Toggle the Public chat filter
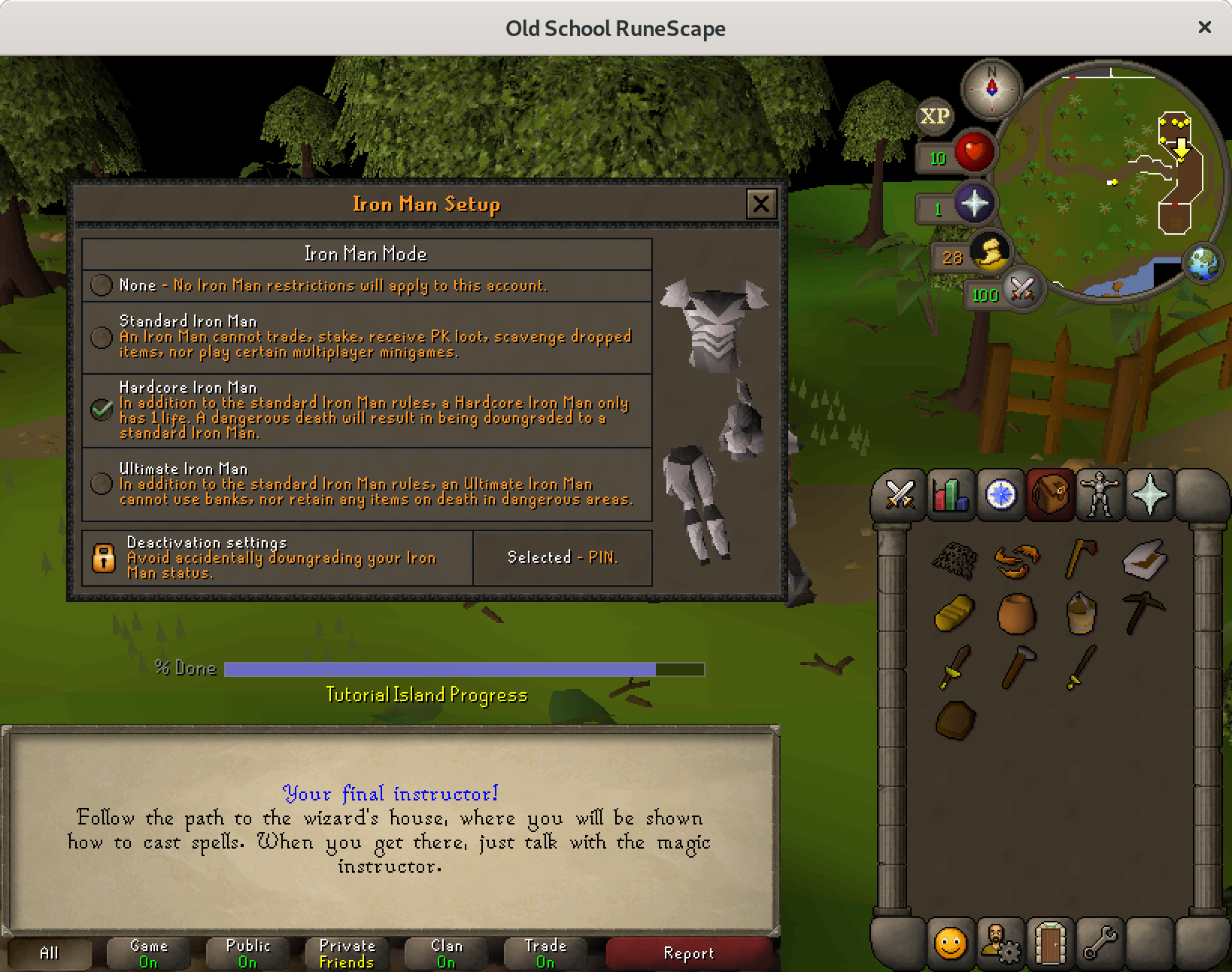 point(247,953)
